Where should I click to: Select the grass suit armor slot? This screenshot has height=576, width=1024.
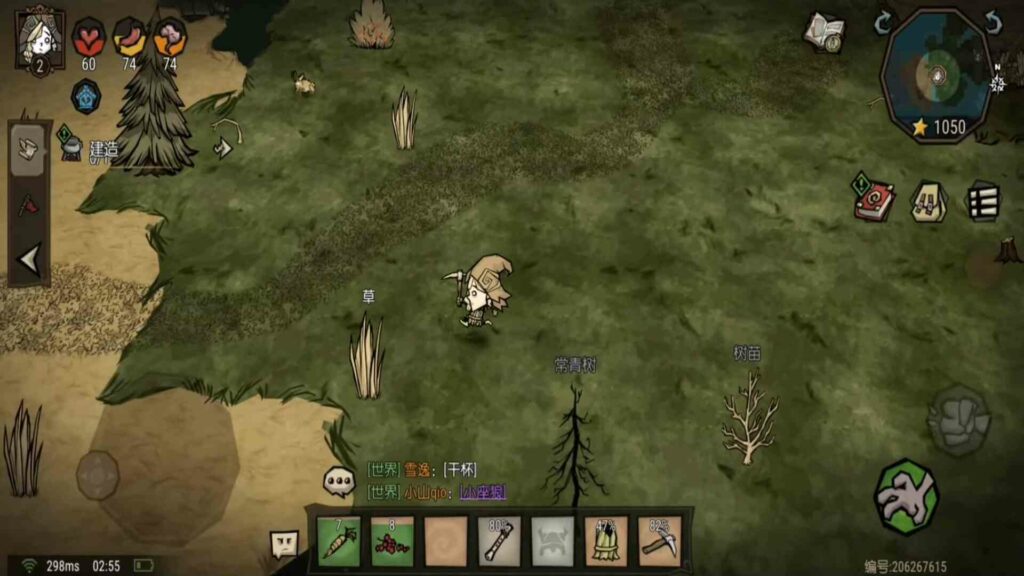[x=606, y=541]
